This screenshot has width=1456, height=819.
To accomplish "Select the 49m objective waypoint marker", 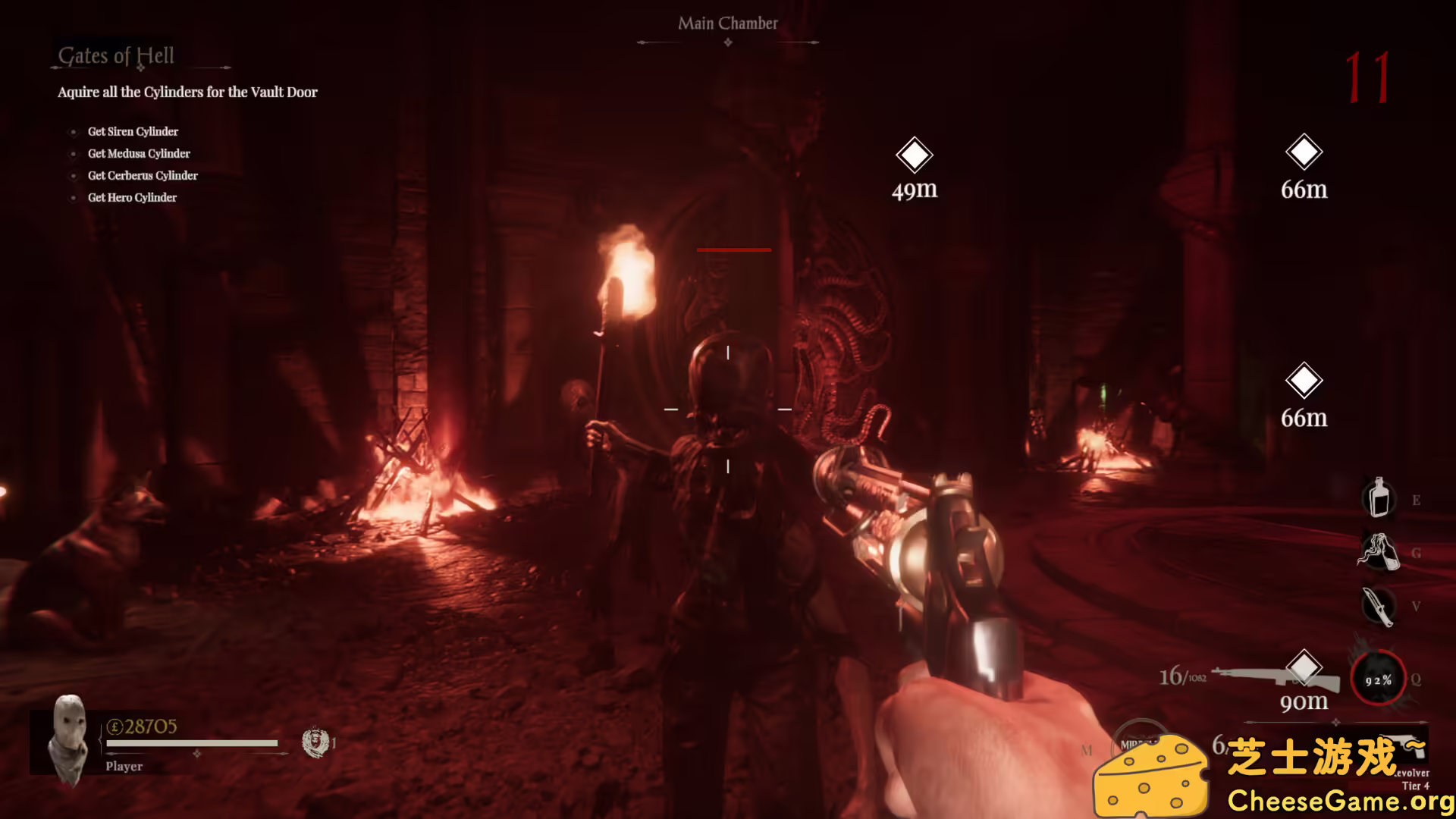I will pos(914,155).
